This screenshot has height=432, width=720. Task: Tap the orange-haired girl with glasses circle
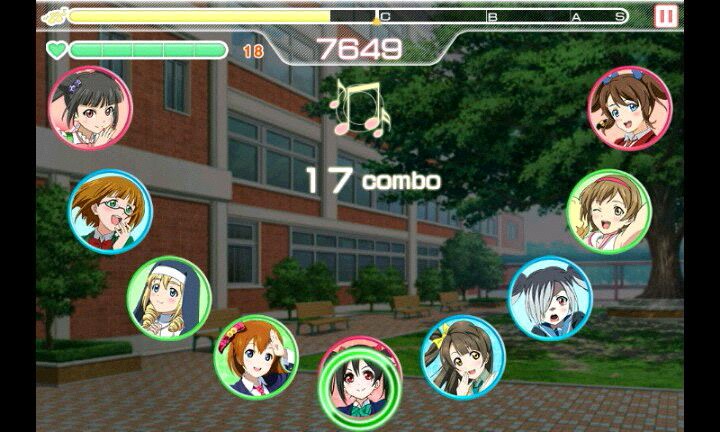tap(110, 211)
